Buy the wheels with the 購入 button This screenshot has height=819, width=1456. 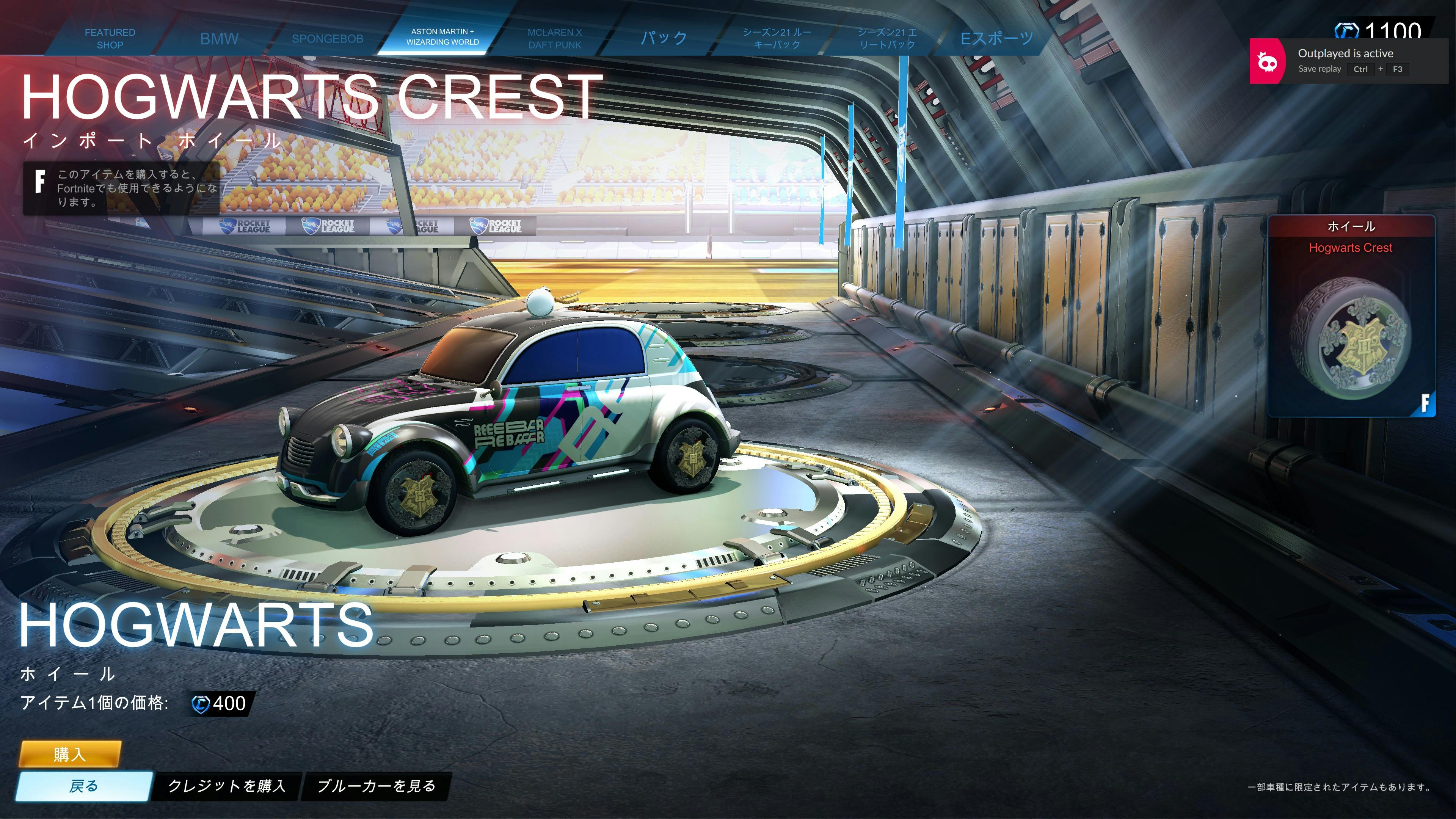70,754
